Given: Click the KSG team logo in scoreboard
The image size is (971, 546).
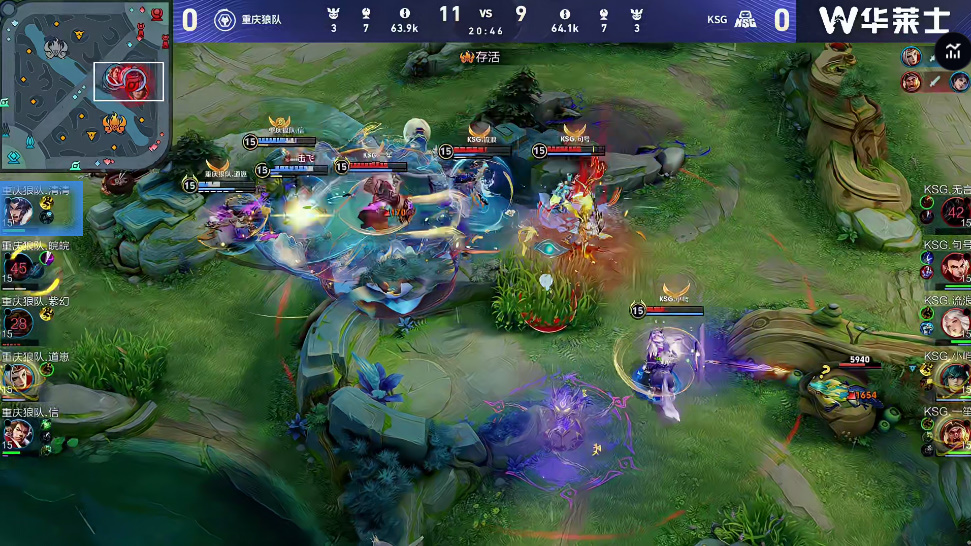Looking at the screenshot, I should [745, 18].
